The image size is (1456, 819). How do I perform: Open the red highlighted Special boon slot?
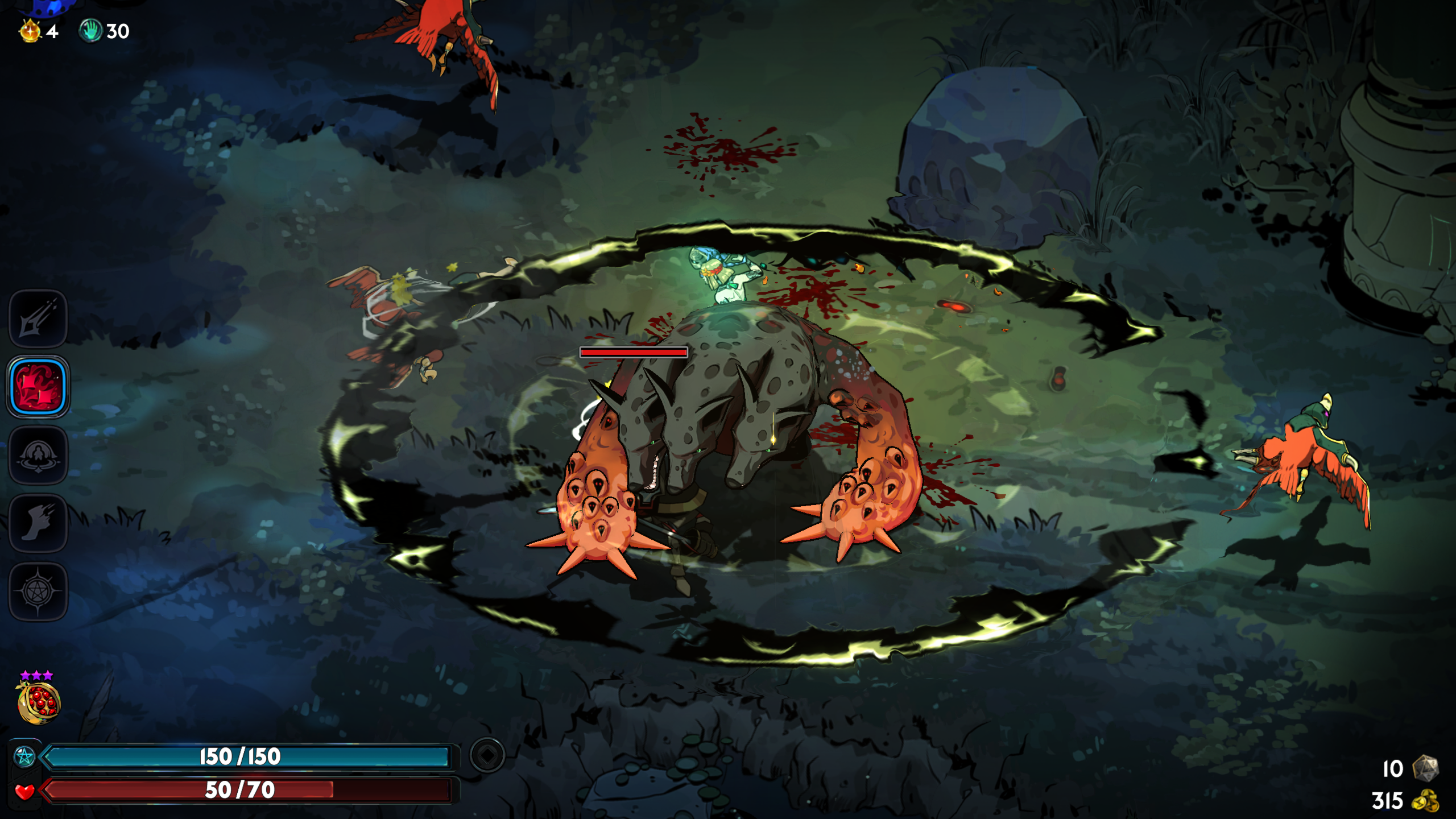(x=38, y=387)
